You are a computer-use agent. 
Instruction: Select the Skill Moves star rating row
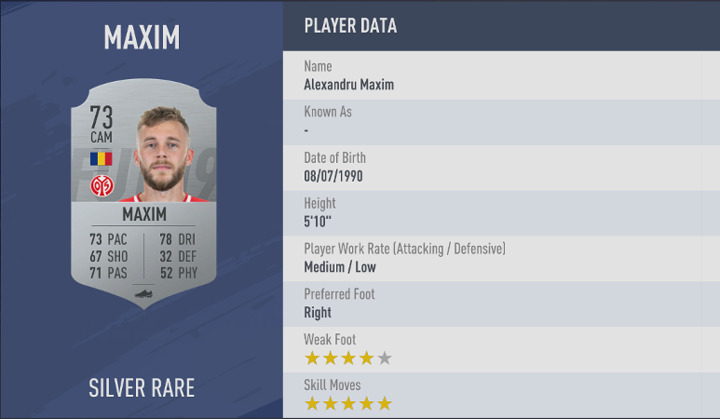(501, 395)
